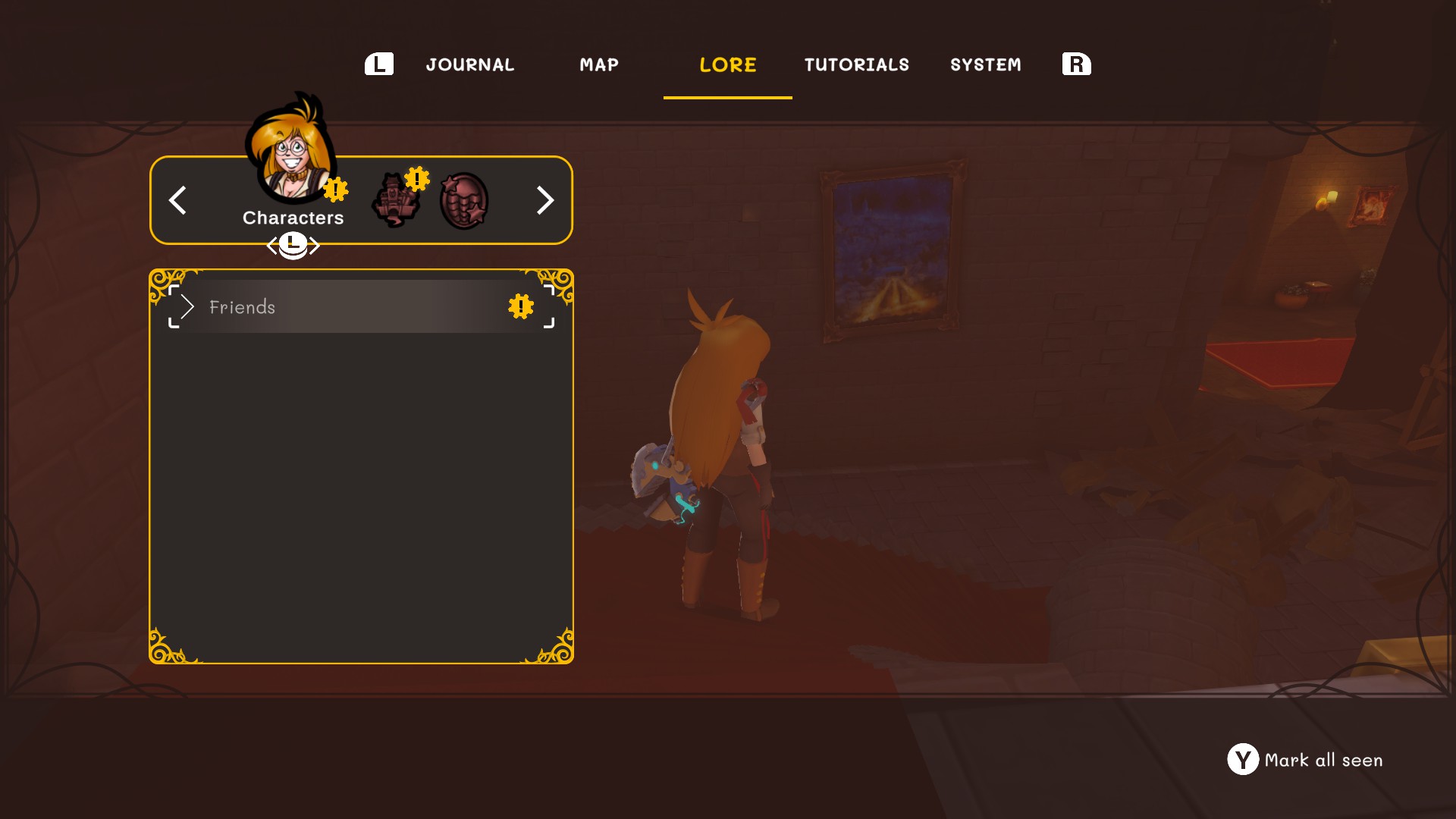Image resolution: width=1456 pixels, height=819 pixels.
Task: Open the System tab
Action: coord(985,65)
